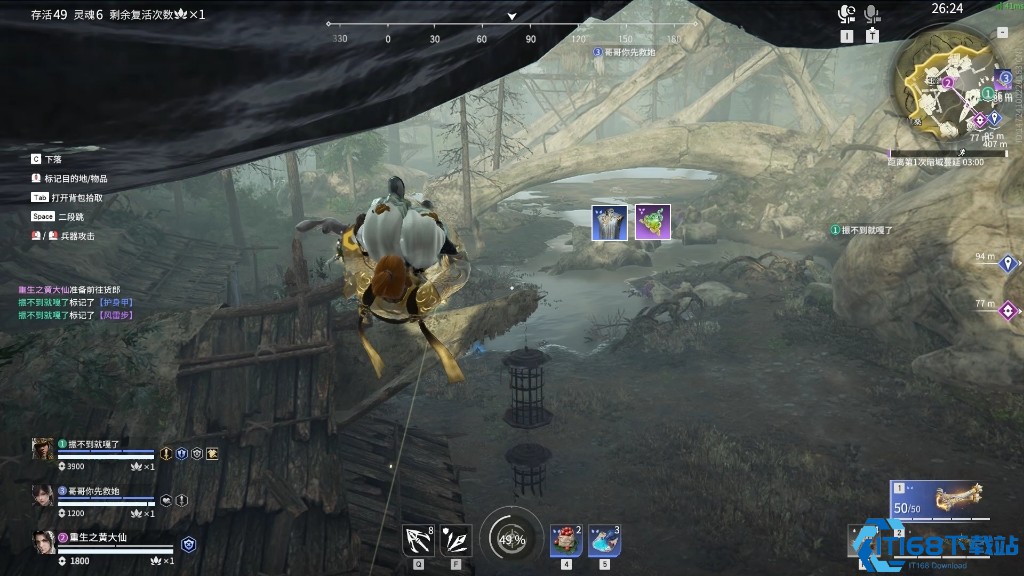Select teammate 2's portrait, 重生之黄大仙
The height and width of the screenshot is (576, 1024).
tap(43, 542)
